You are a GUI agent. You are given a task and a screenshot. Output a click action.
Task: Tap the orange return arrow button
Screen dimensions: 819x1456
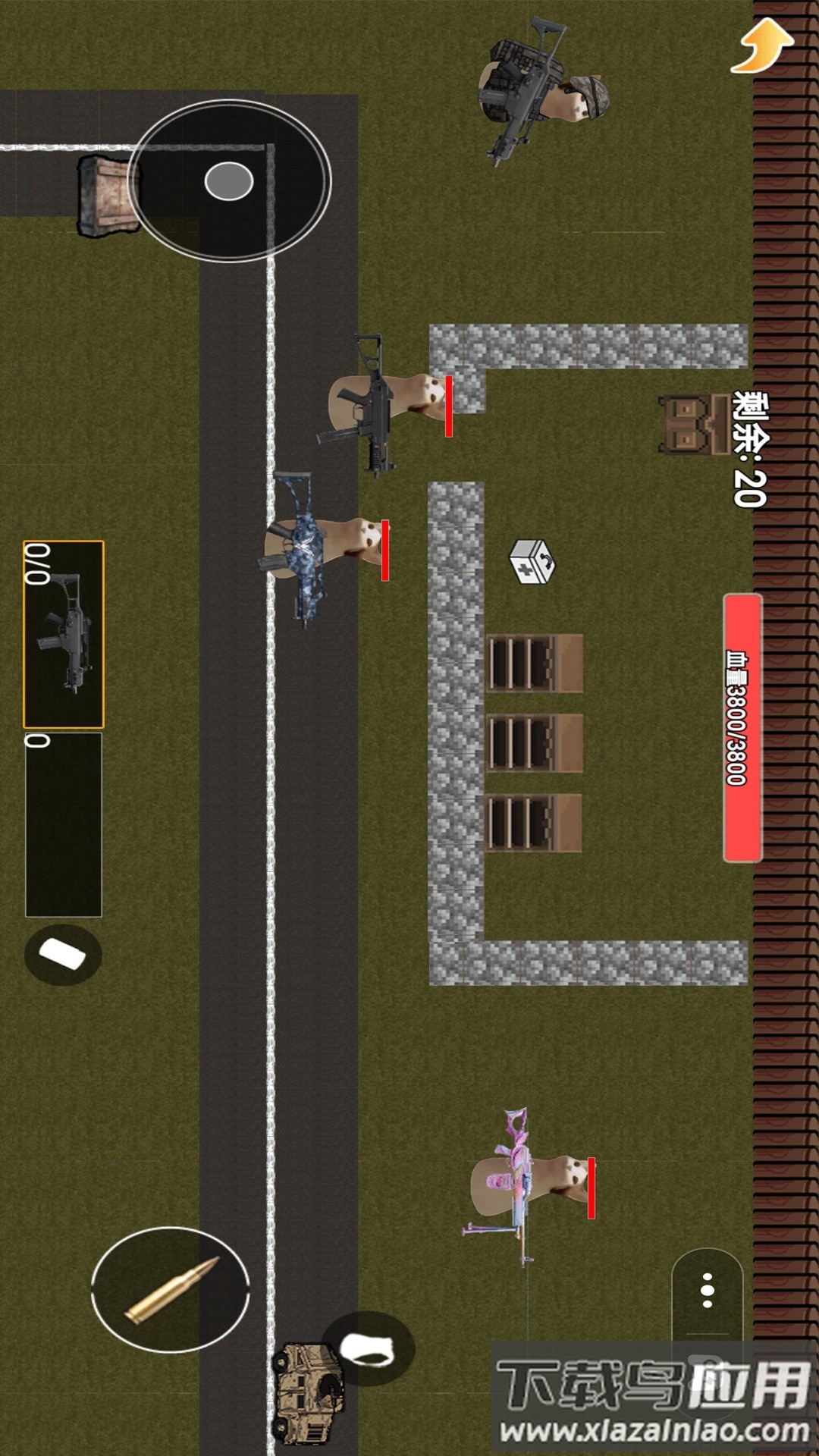click(762, 45)
